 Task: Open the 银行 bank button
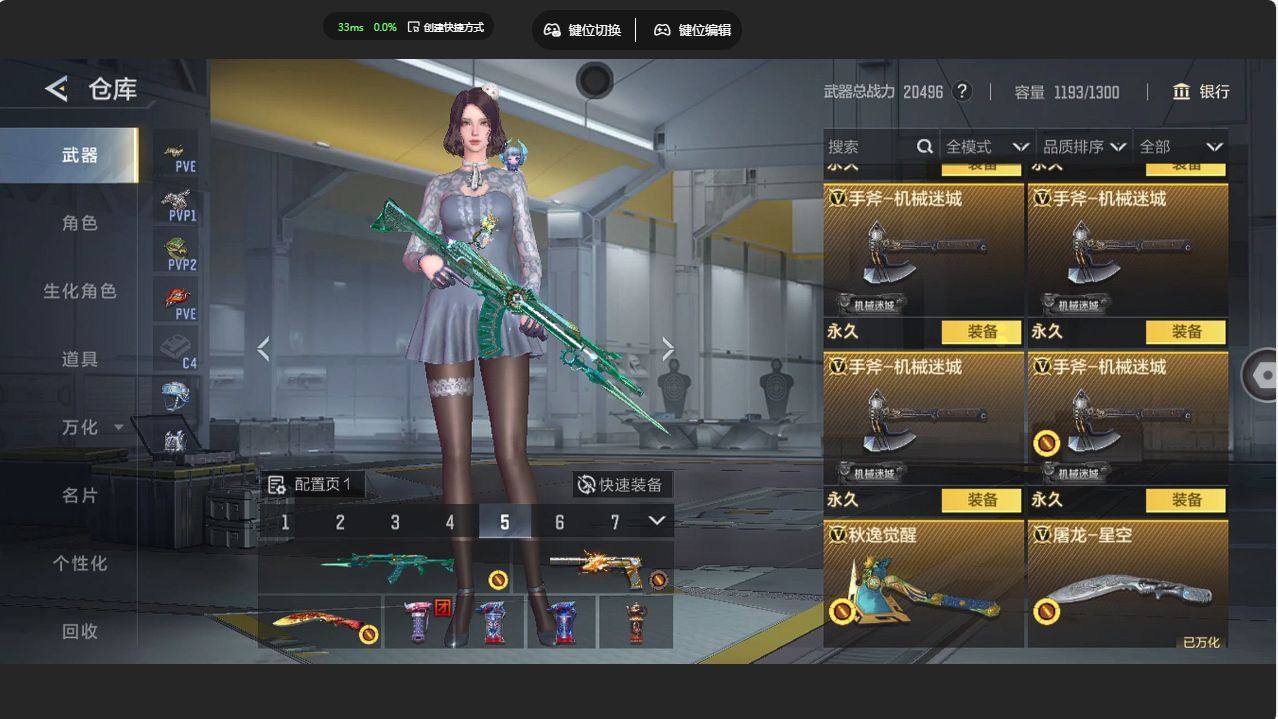click(1201, 92)
